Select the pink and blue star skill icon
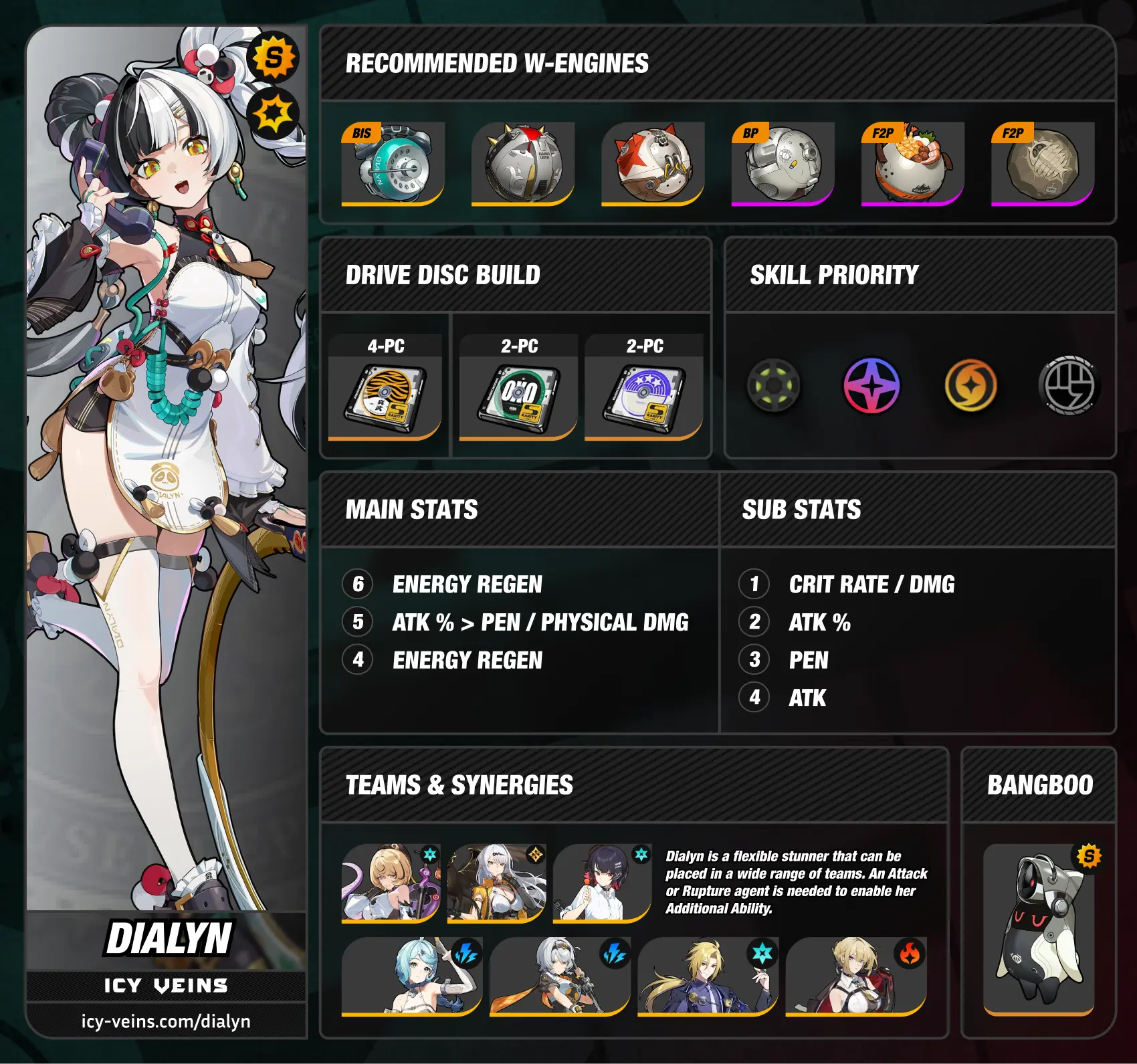The height and width of the screenshot is (1064, 1137). pos(871,386)
